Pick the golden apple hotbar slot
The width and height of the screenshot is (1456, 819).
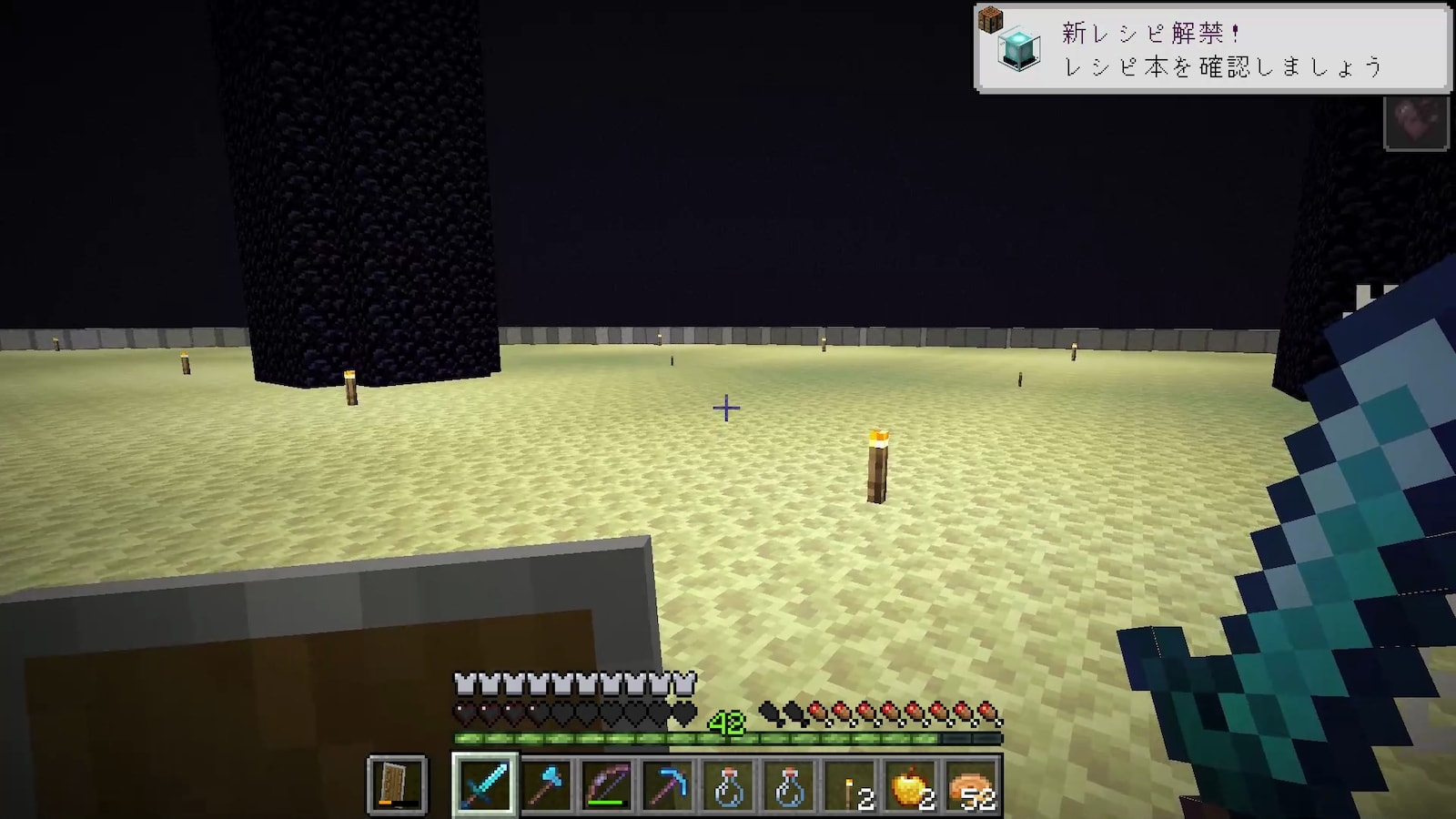pyautogui.click(x=912, y=784)
